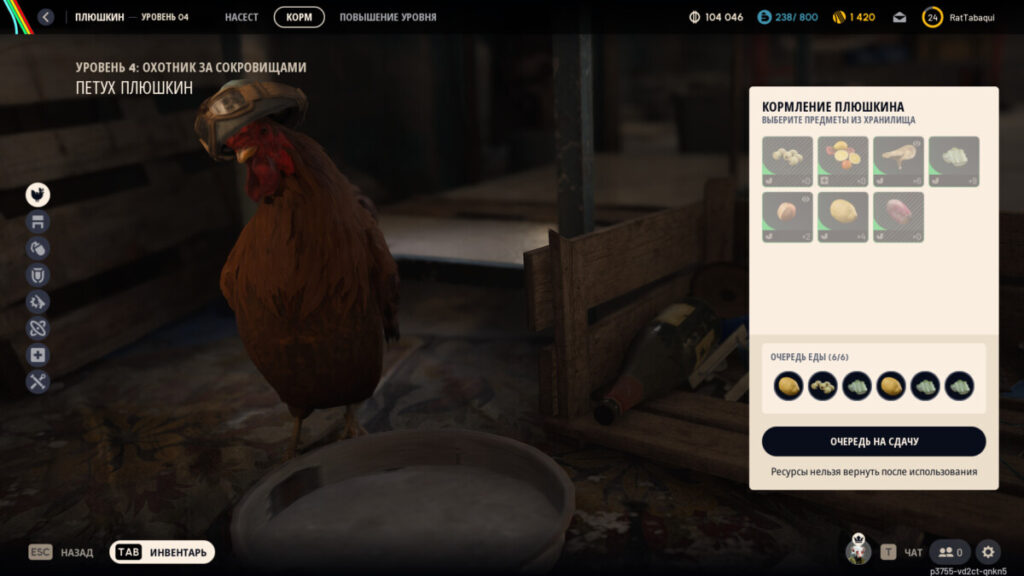The height and width of the screenshot is (576, 1024).
Task: Choose the mixed fruit pile item
Action: tap(843, 162)
